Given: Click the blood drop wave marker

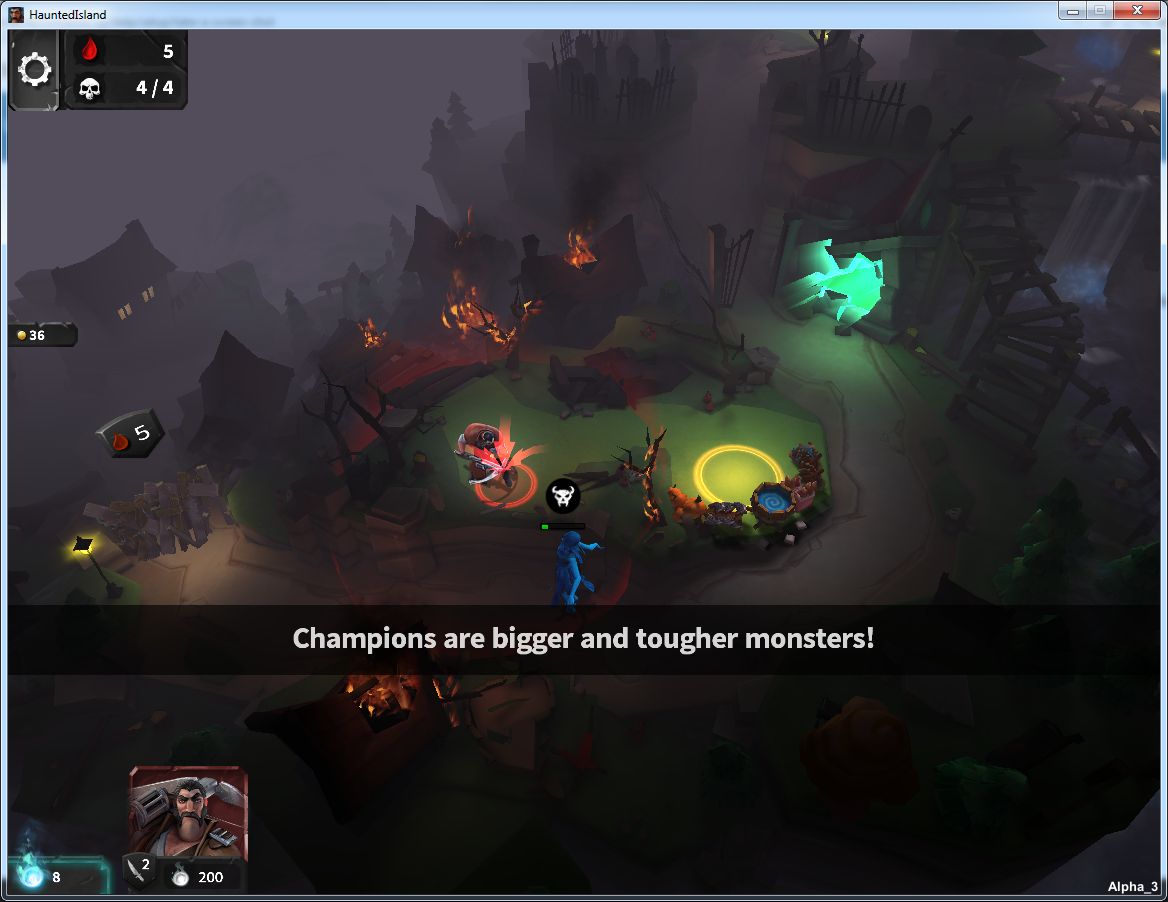Looking at the screenshot, I should click(129, 435).
